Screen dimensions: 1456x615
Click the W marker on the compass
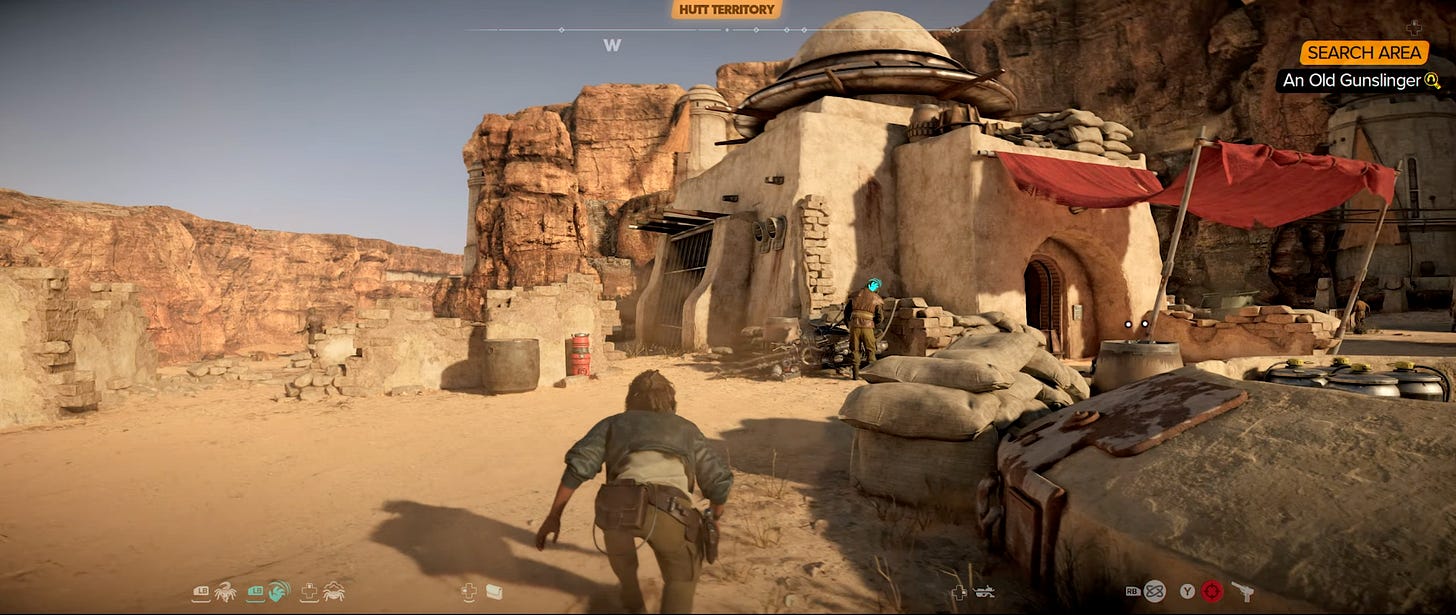[x=612, y=45]
